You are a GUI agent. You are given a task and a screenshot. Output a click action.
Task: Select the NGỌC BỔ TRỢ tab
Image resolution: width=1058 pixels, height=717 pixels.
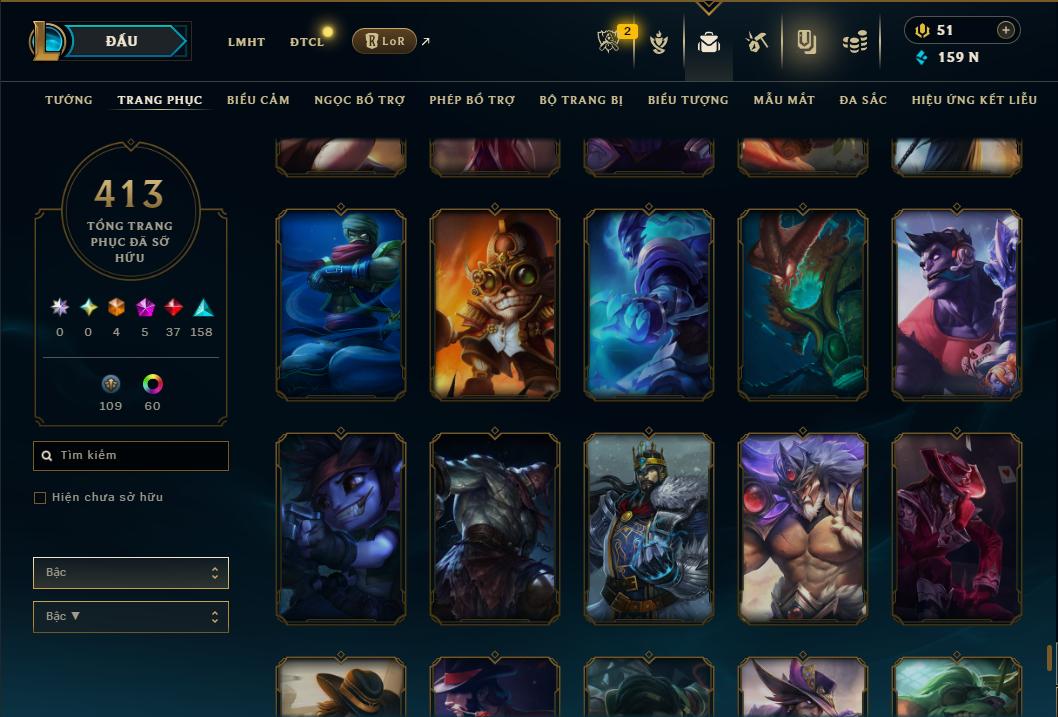pyautogui.click(x=359, y=100)
